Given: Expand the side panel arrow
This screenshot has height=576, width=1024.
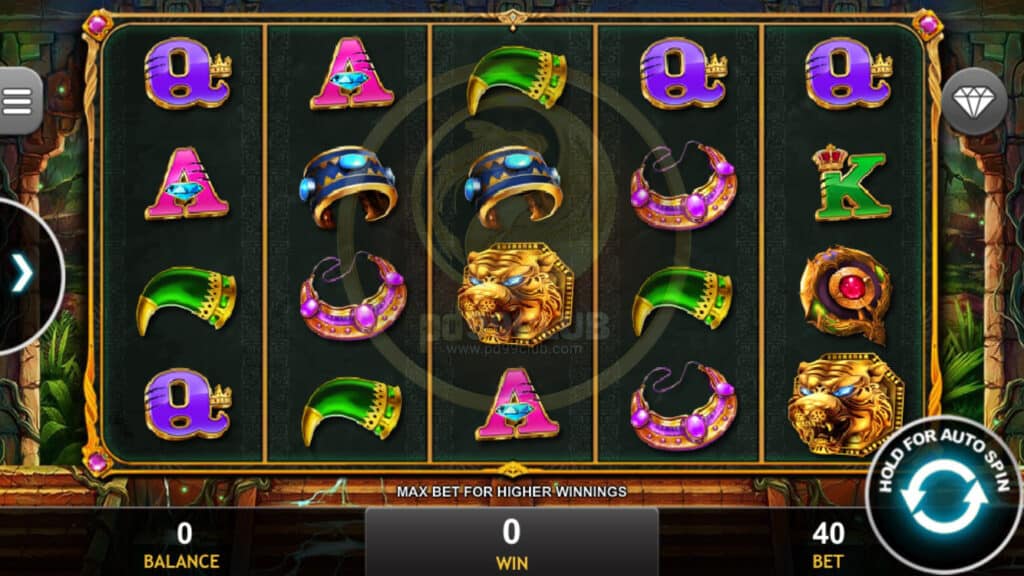Looking at the screenshot, I should (22, 274).
